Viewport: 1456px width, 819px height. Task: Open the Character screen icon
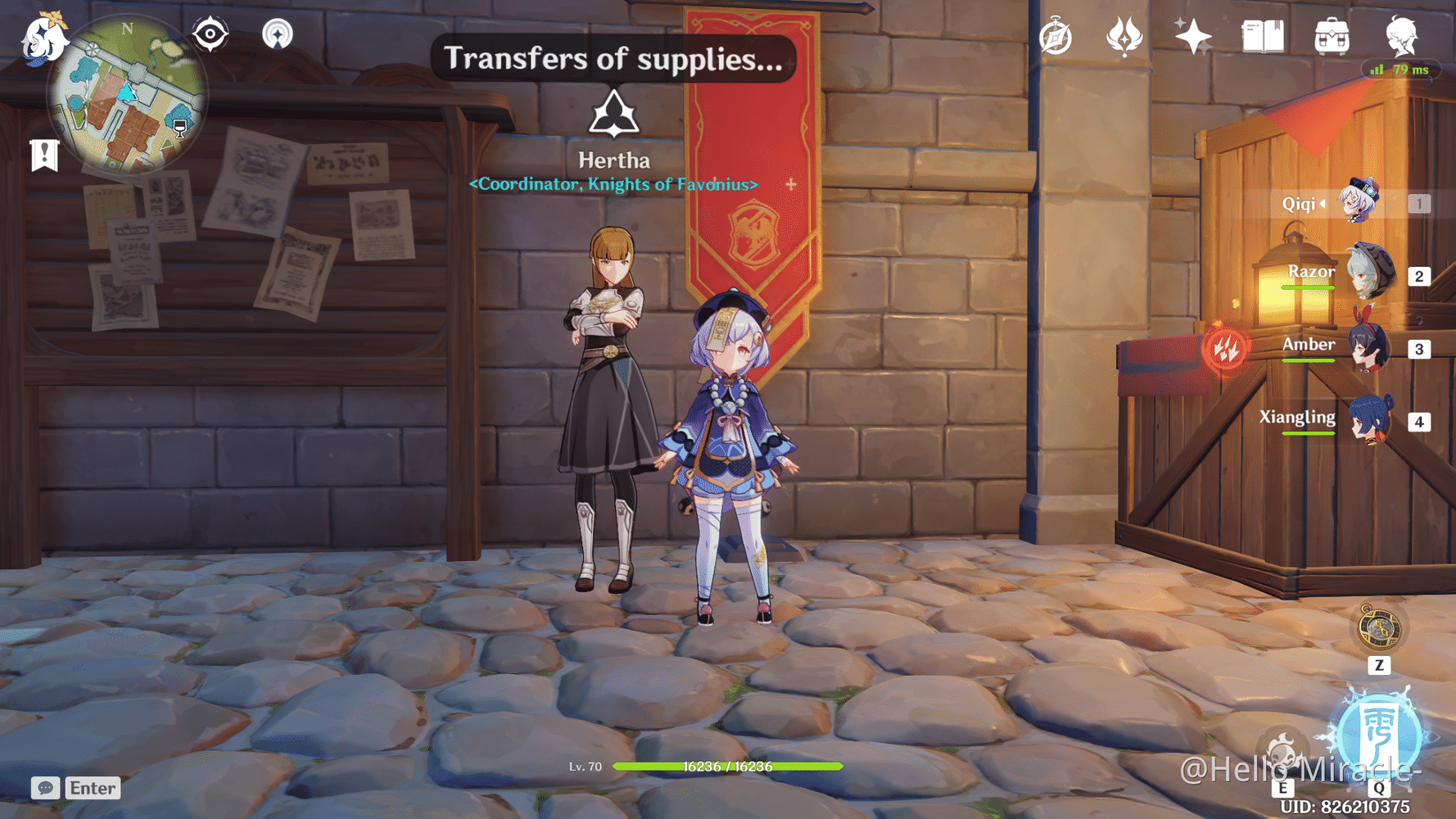click(1402, 34)
